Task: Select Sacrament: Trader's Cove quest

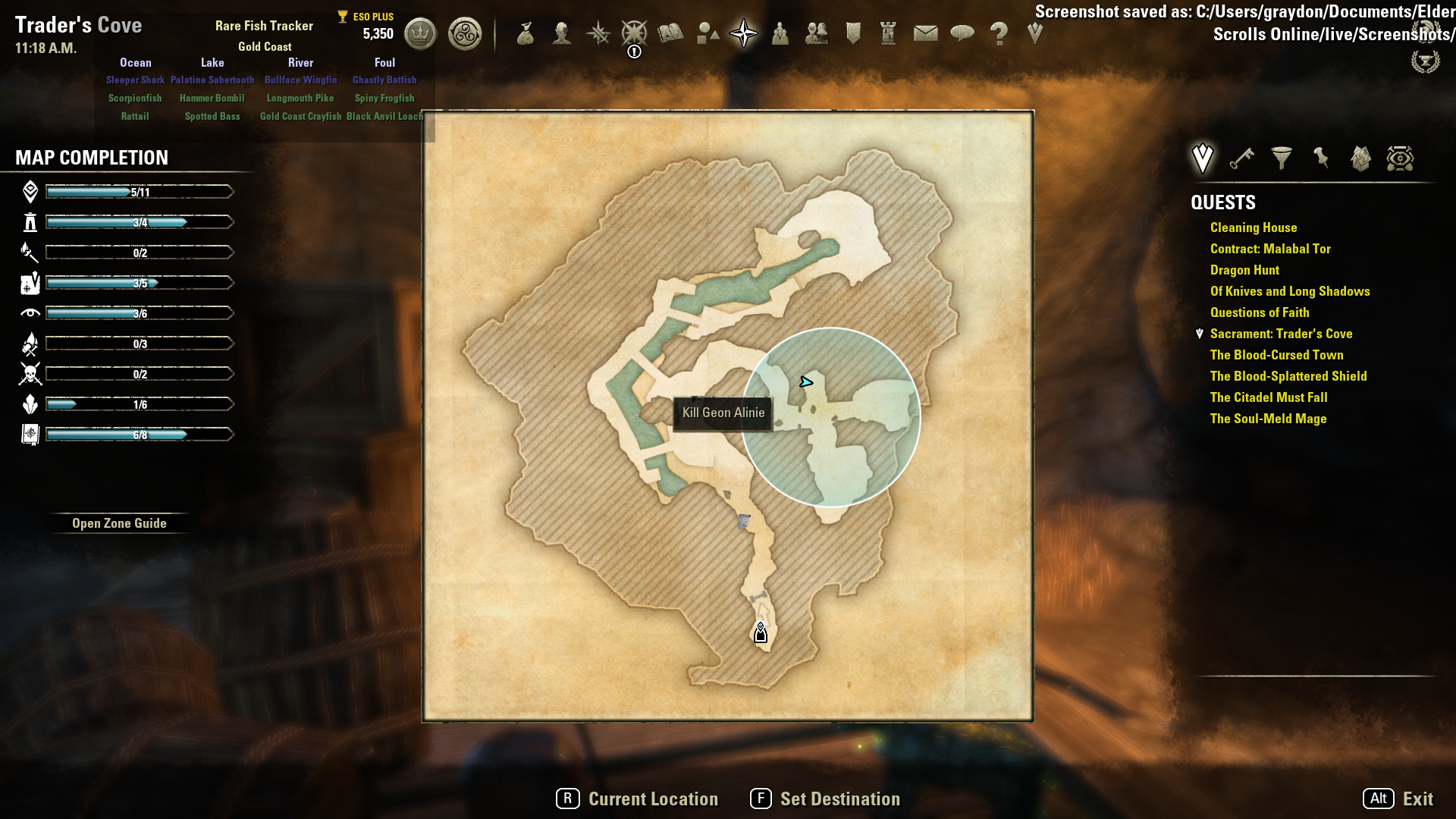Action: [x=1281, y=334]
